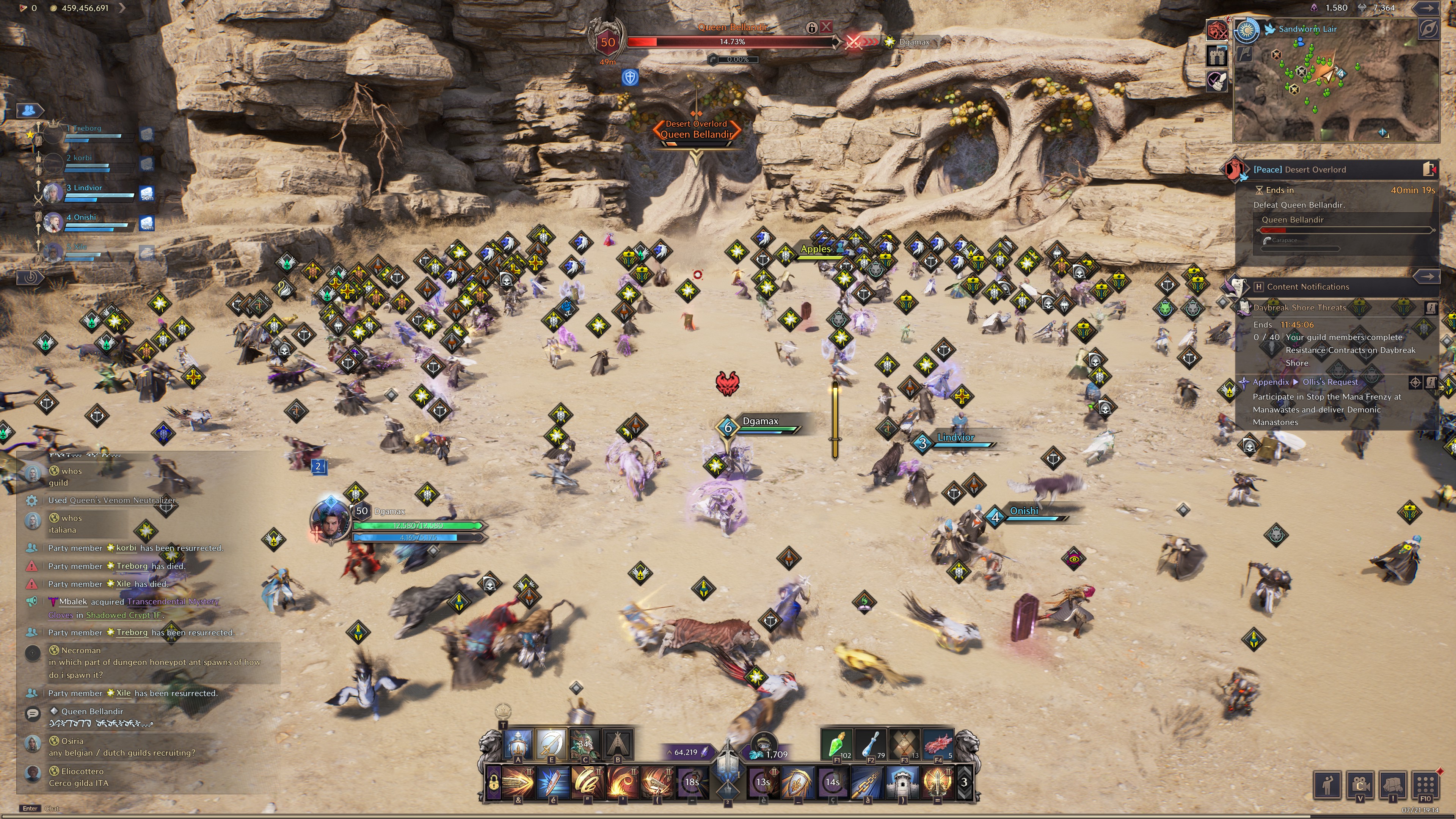
Task: Open the main menu grid button
Action: click(1425, 784)
